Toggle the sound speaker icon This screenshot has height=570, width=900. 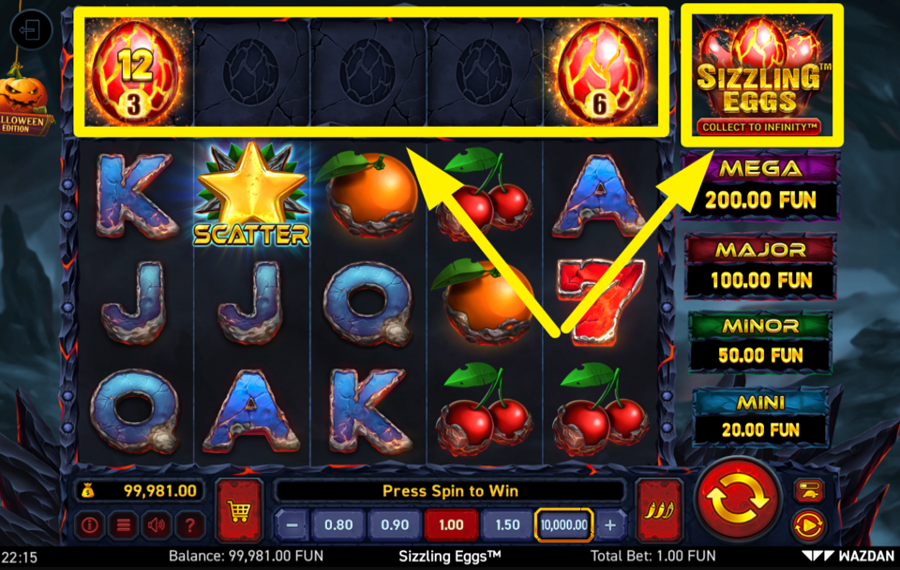[x=156, y=524]
